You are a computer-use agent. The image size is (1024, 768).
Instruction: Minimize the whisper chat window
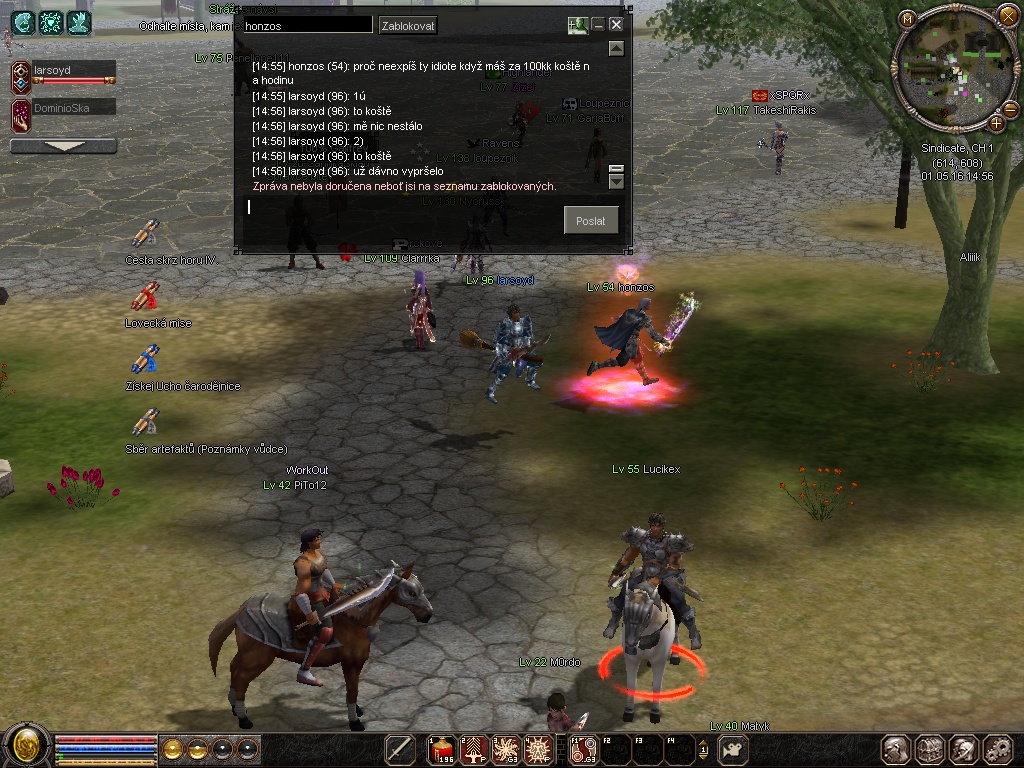coord(598,25)
